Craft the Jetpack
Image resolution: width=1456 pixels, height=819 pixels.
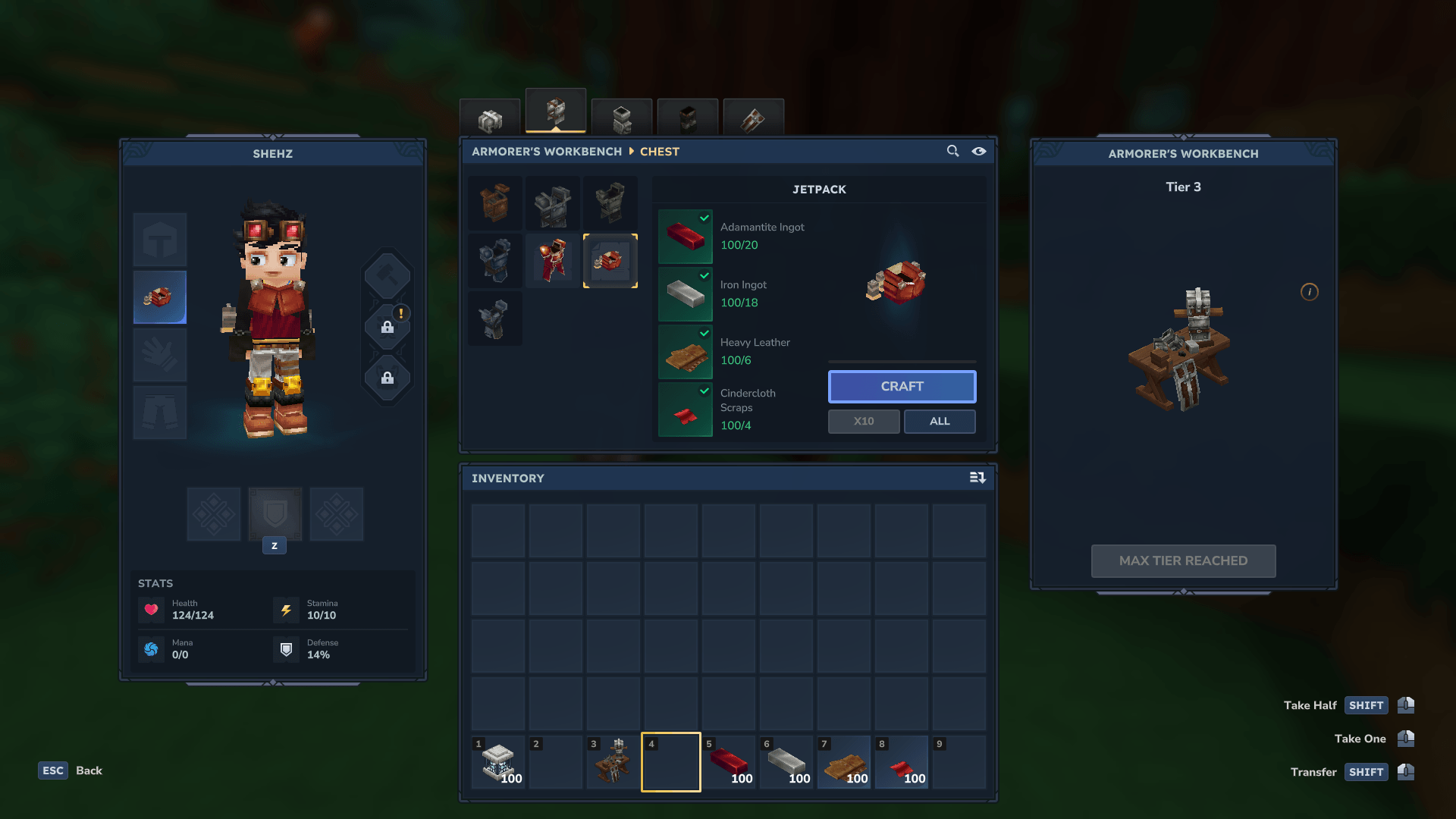[x=902, y=387]
